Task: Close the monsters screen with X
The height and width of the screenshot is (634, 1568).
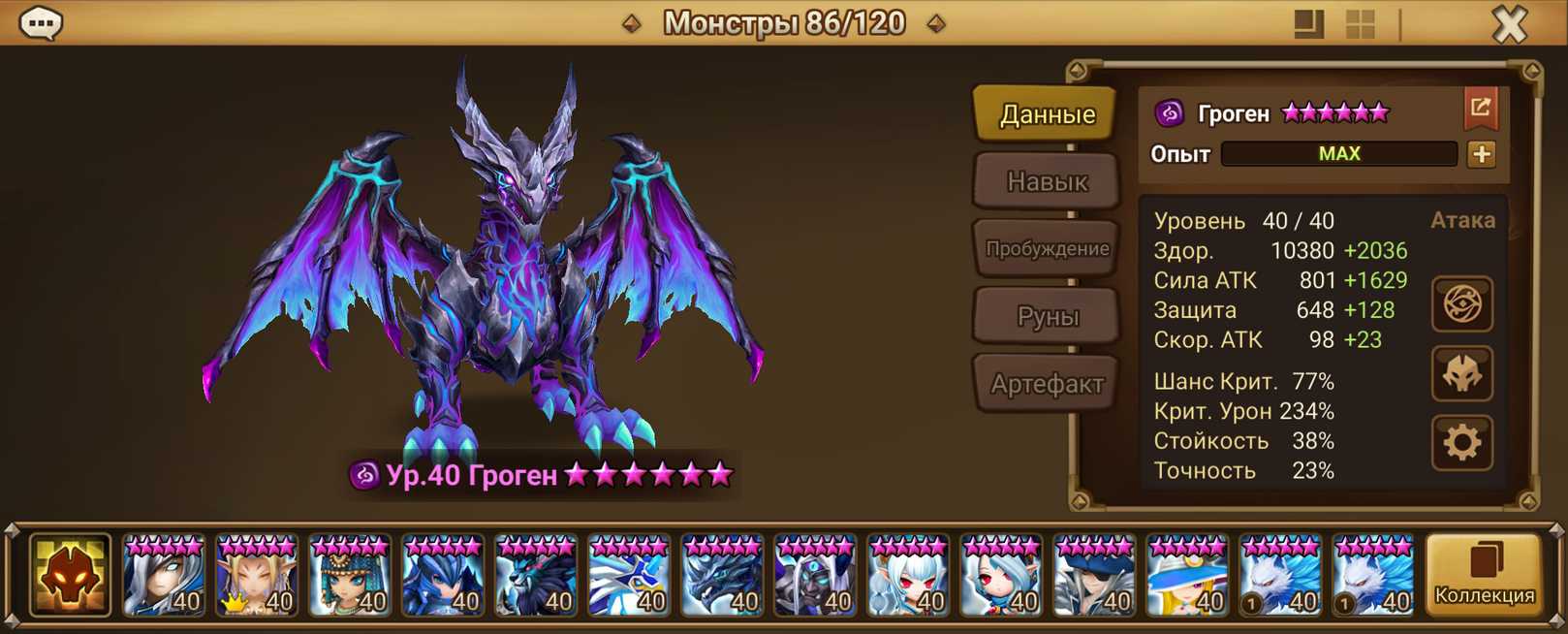Action: point(1509,24)
